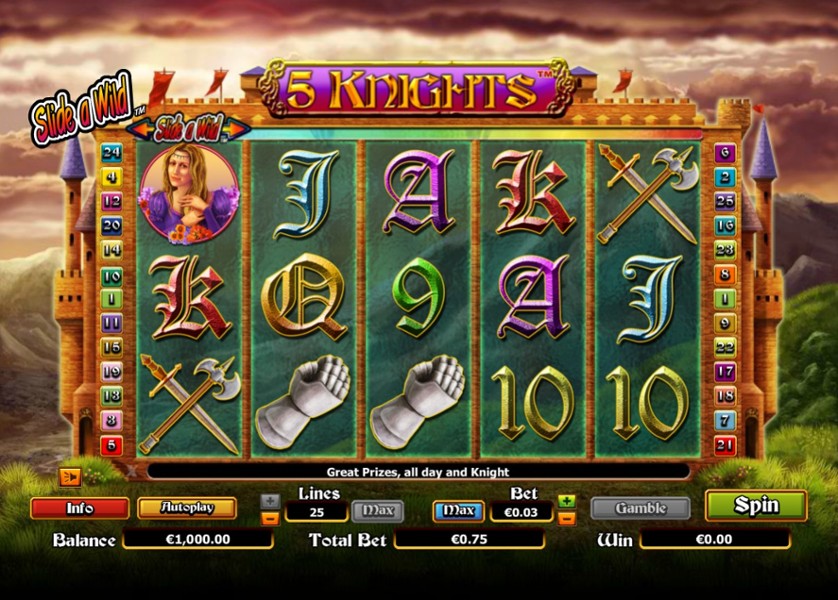Select payline marker 20
This screenshot has width=838, height=600.
[112, 225]
